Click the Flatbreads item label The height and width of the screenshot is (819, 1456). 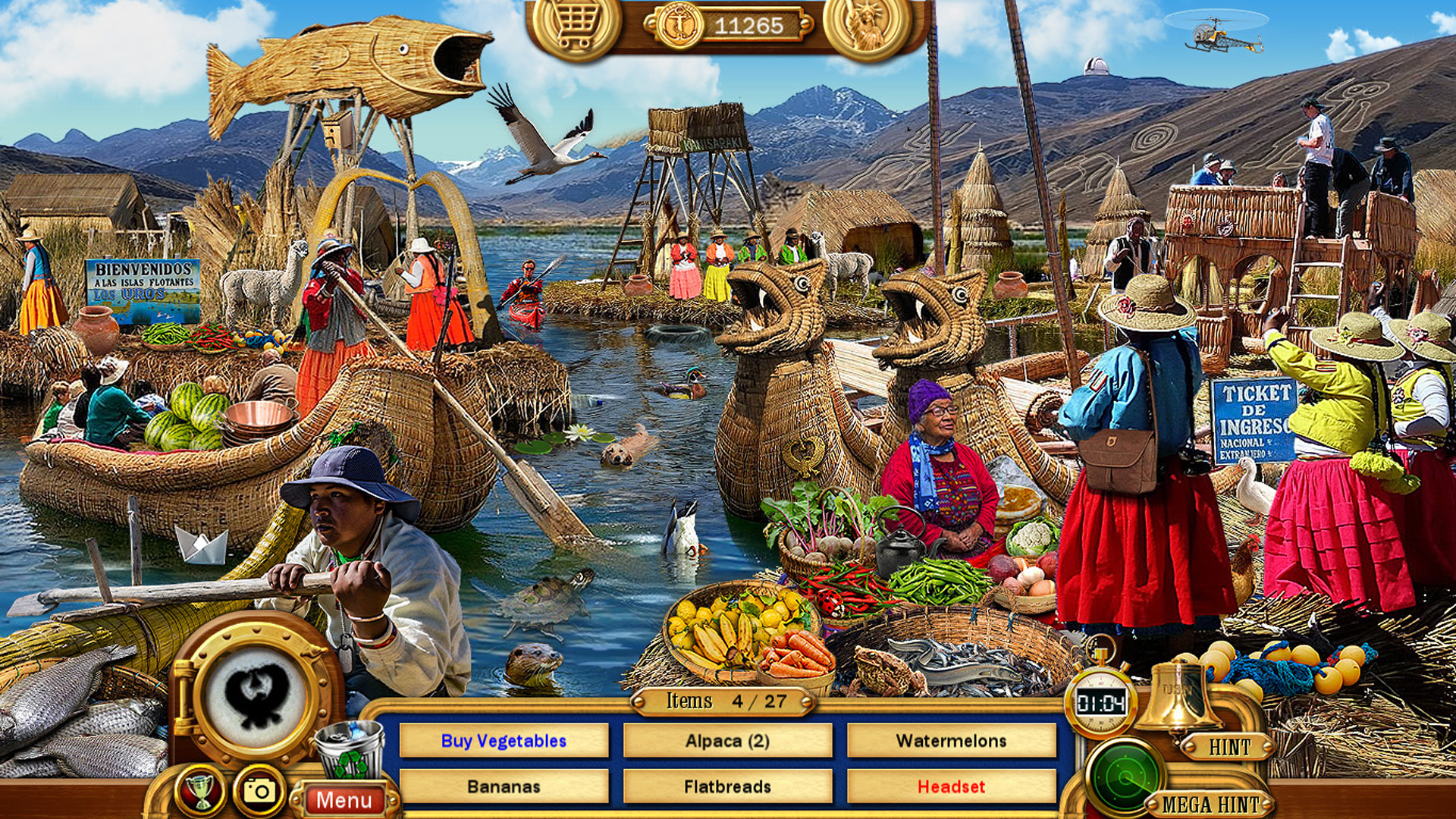(729, 789)
